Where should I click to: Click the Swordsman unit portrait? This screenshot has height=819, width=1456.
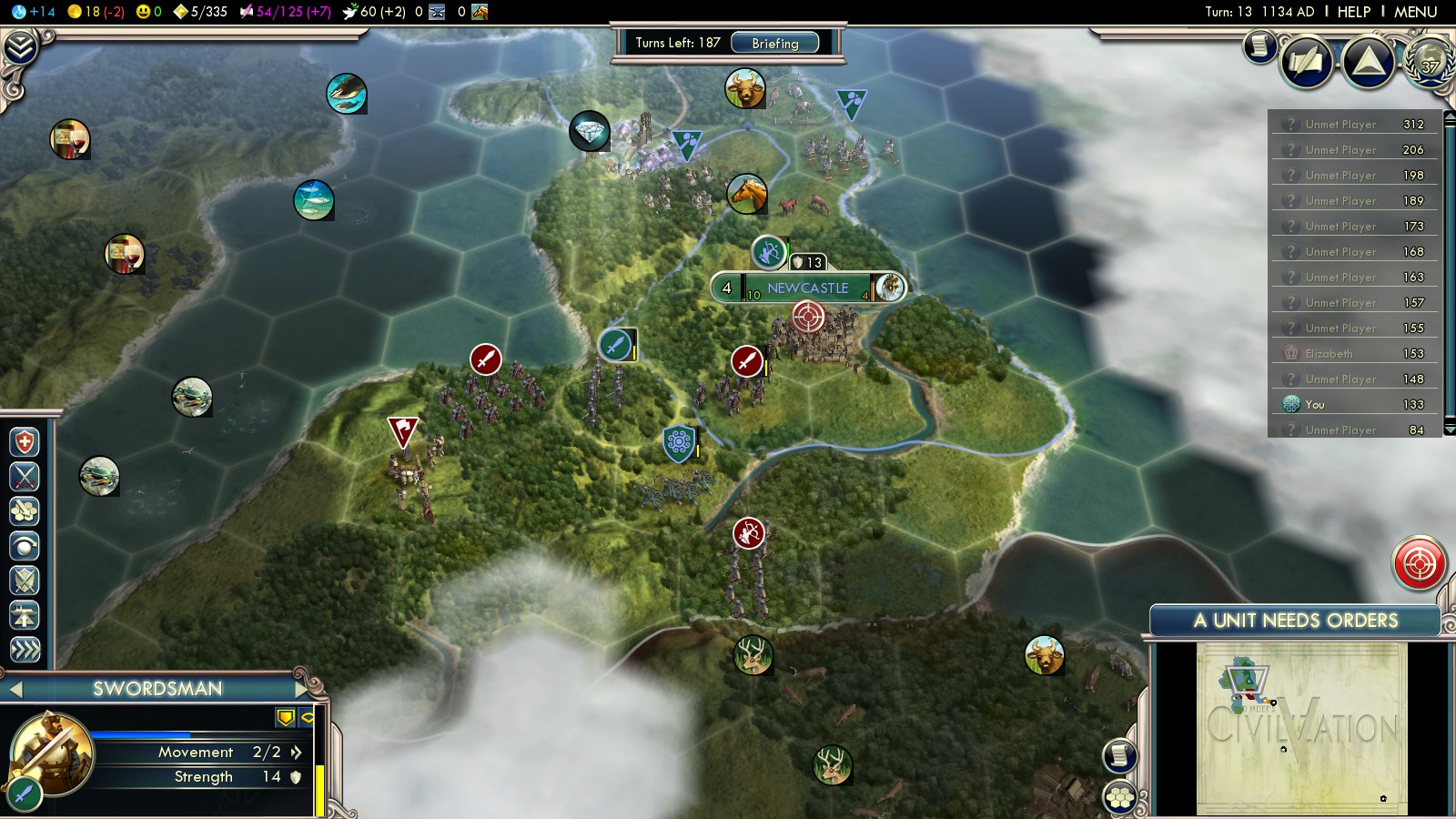(52, 753)
